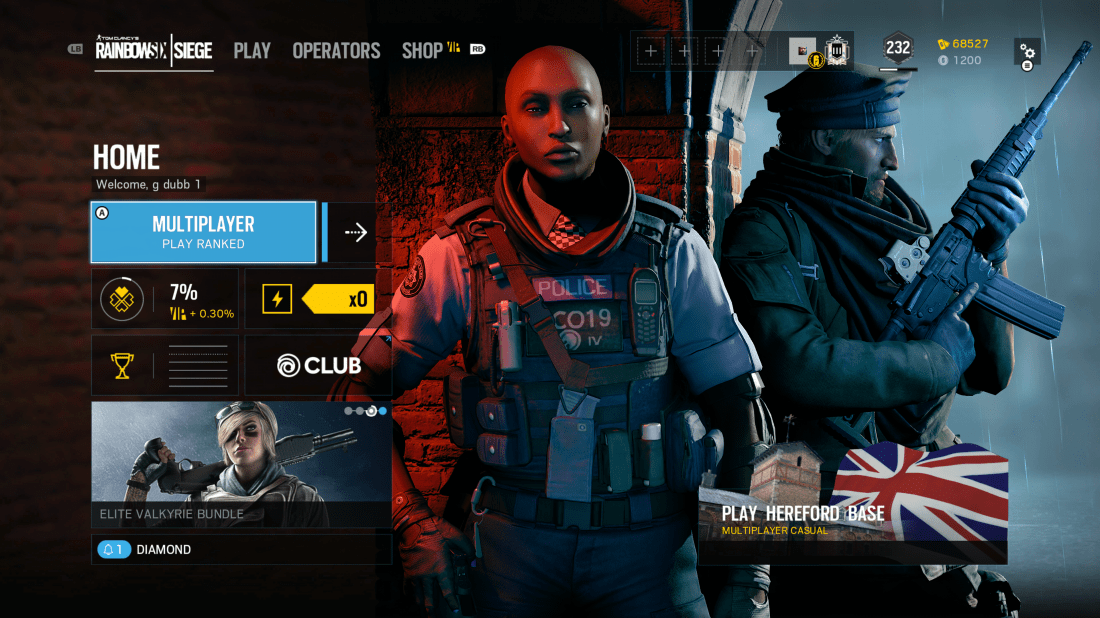Click the dashed arrow next to Multiplayer

pos(355,232)
